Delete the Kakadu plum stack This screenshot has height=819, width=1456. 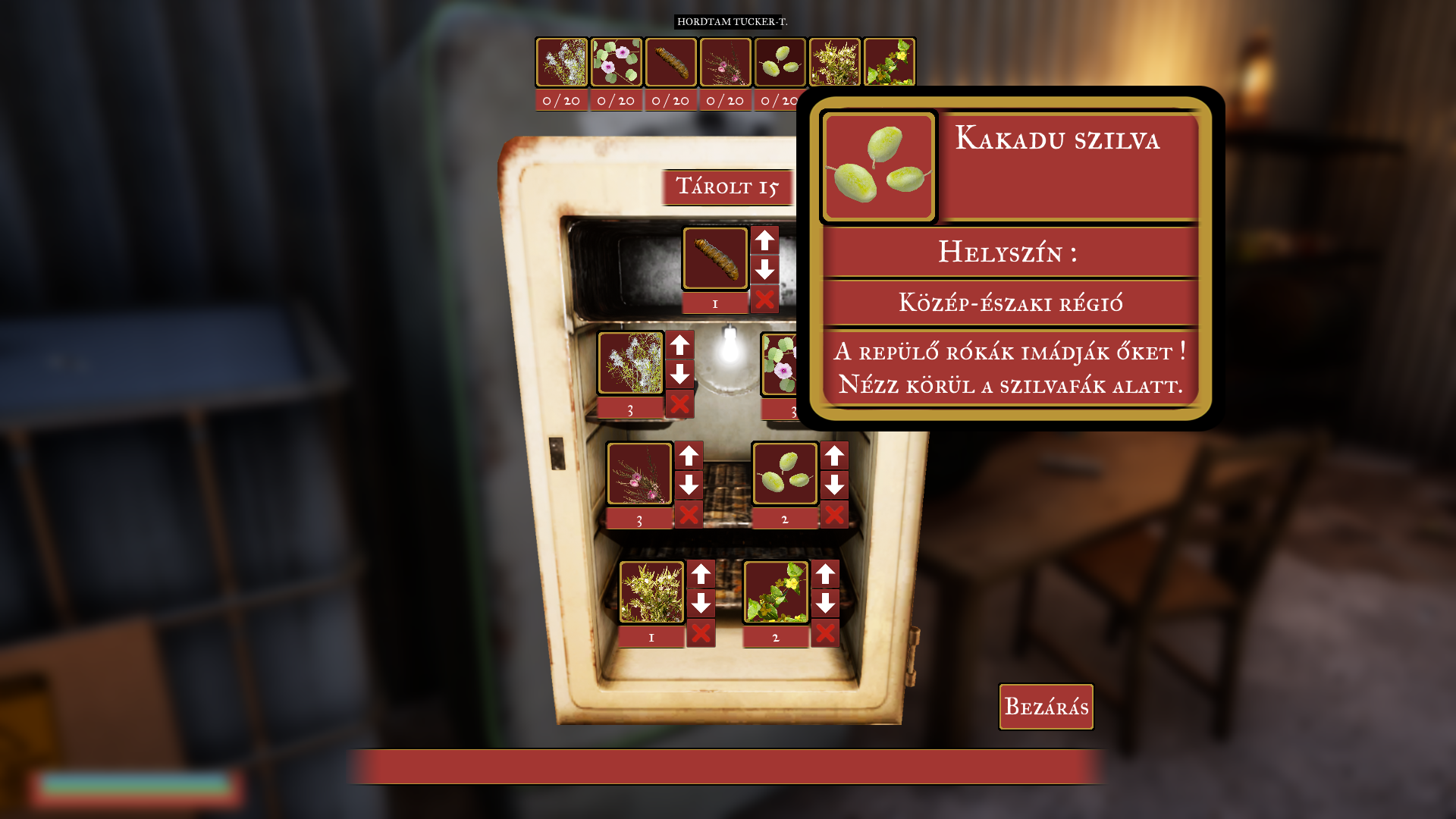(x=834, y=515)
